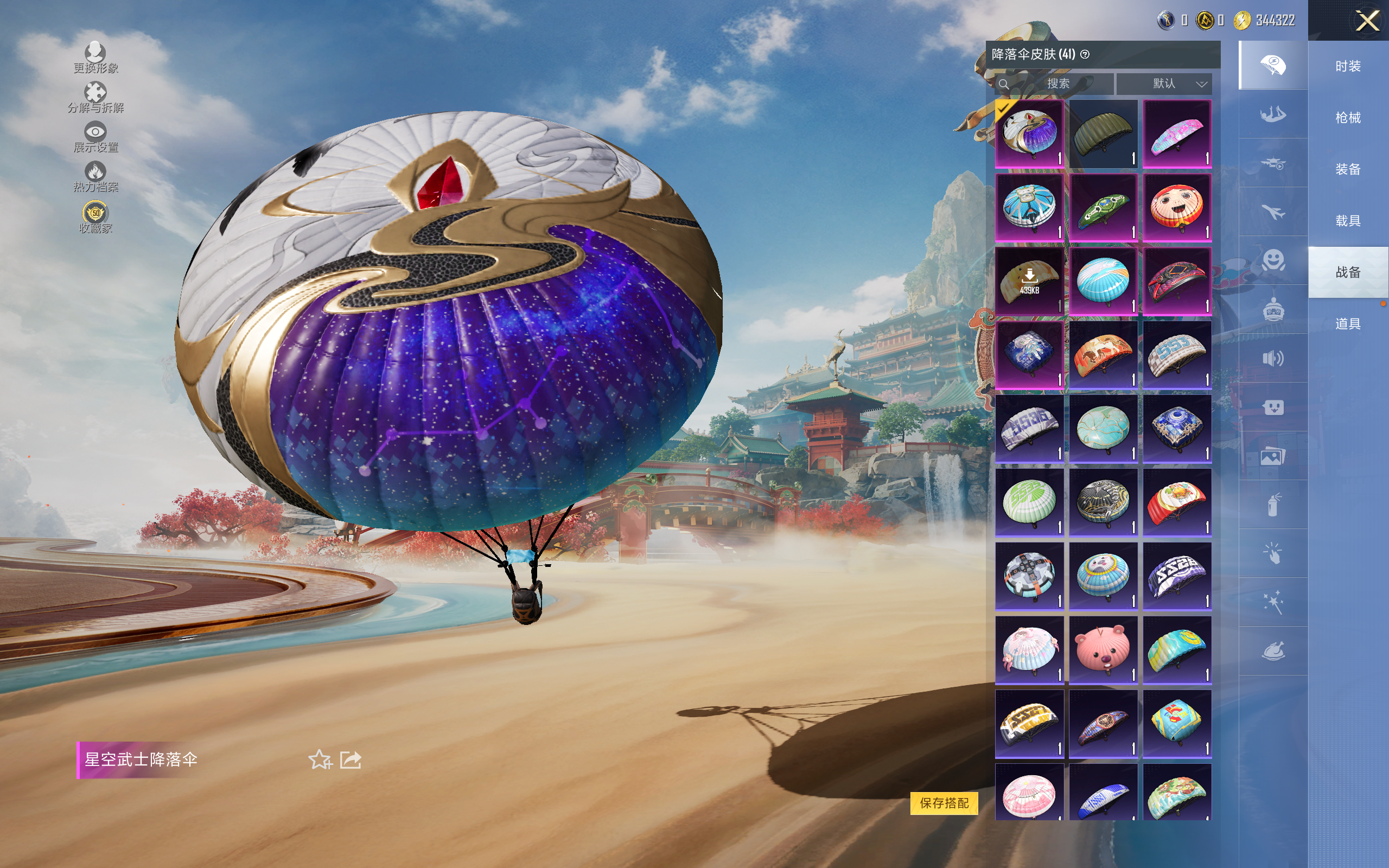1389x868 pixels.
Task: Select the 装备 category
Action: [x=1348, y=169]
